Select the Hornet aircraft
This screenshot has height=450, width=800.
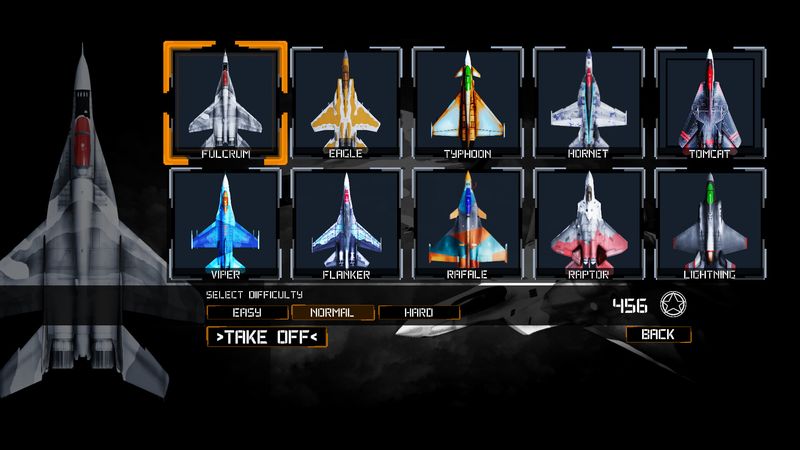588,101
